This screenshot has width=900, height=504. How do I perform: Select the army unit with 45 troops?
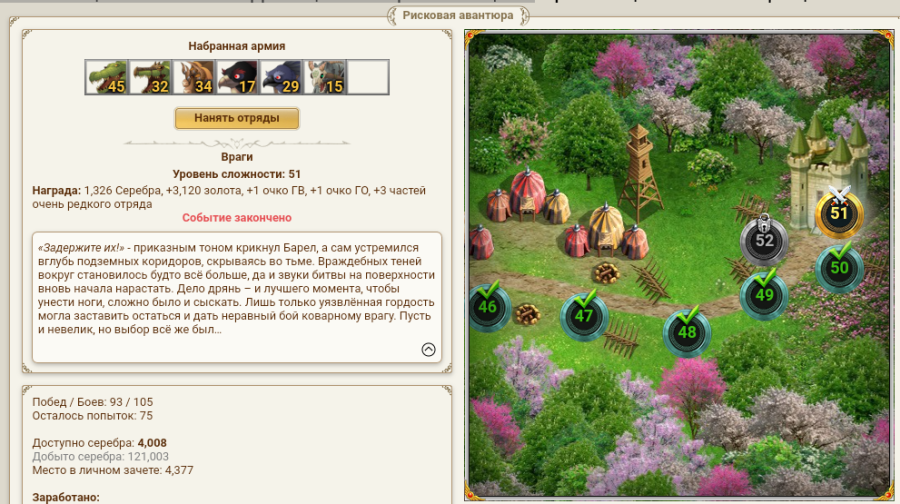(x=105, y=77)
